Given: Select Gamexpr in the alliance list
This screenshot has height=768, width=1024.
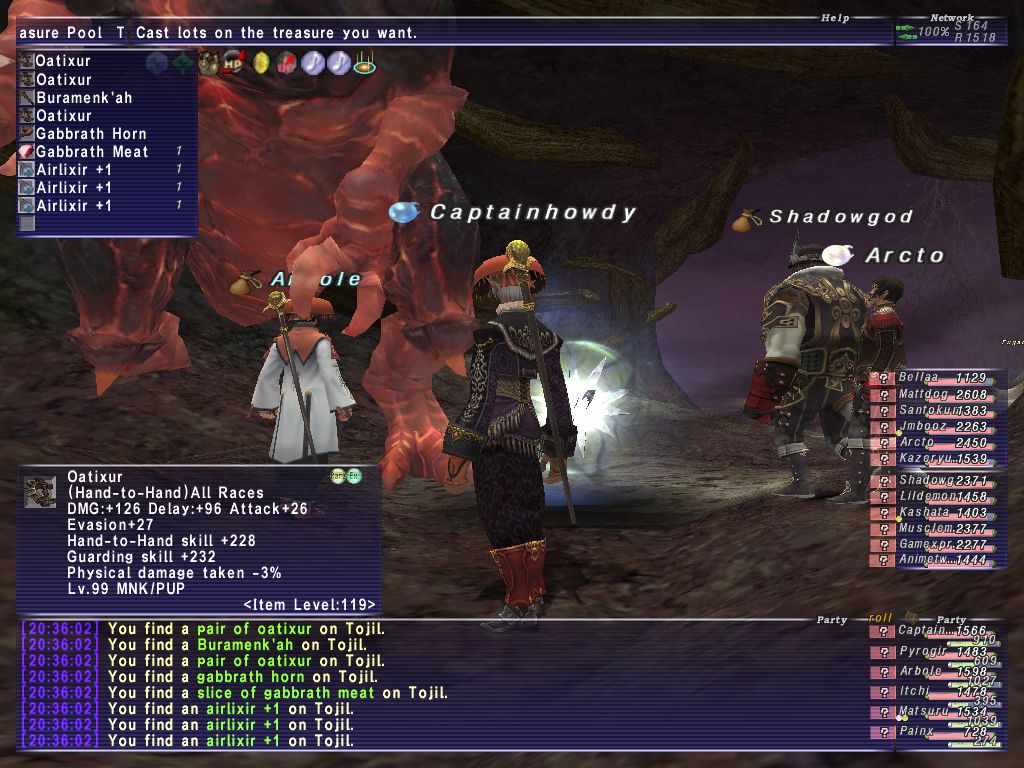Looking at the screenshot, I should (935, 545).
